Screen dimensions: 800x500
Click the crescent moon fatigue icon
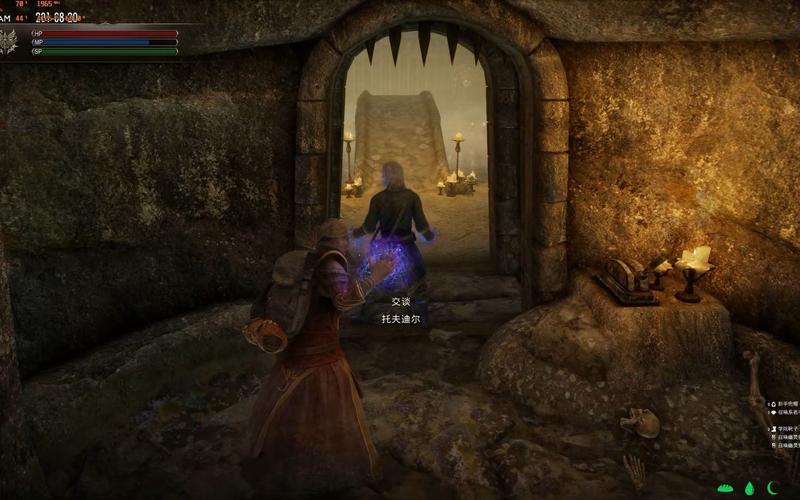click(772, 488)
